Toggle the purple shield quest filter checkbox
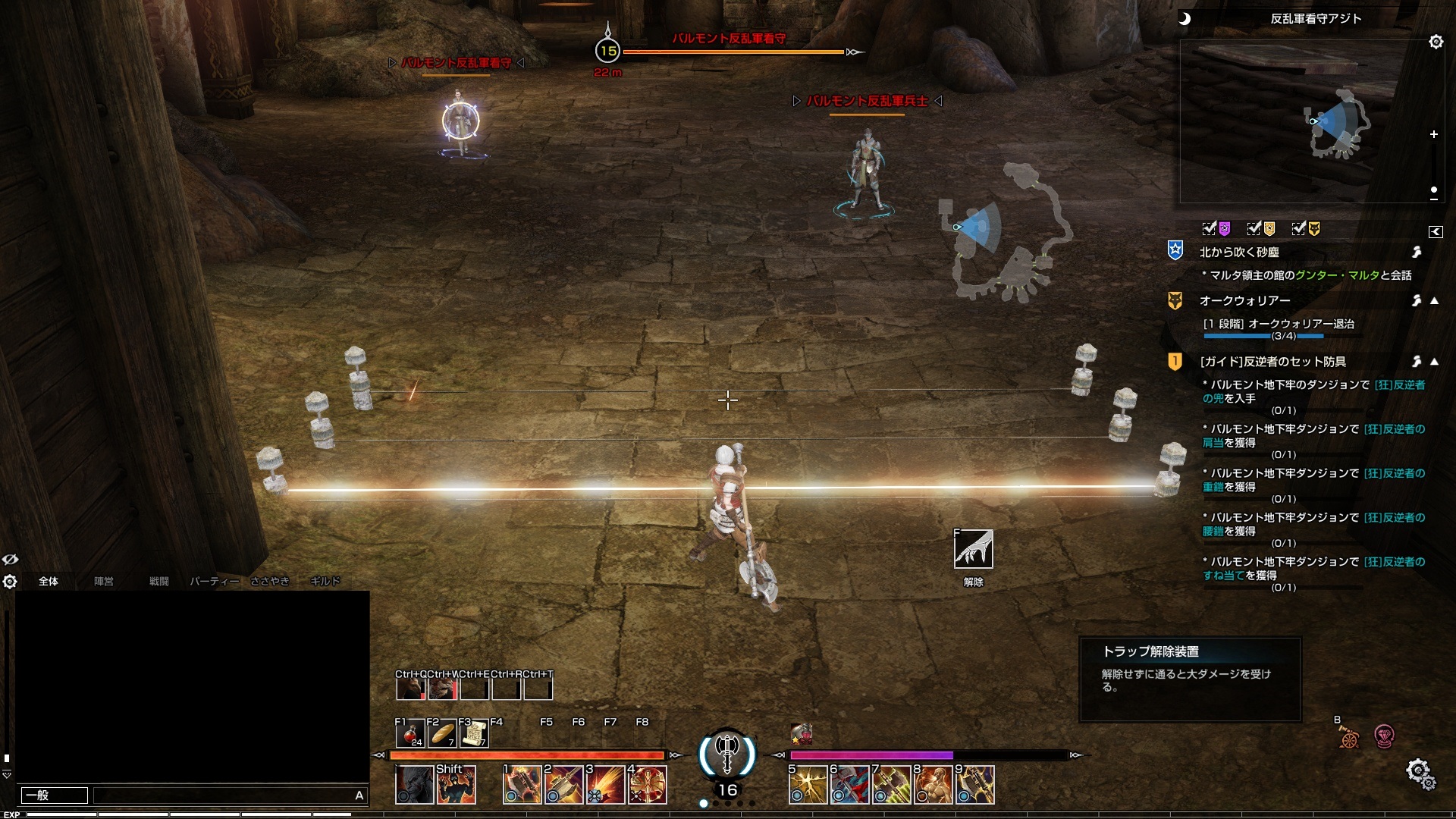This screenshot has width=1456, height=819. coord(1210,228)
